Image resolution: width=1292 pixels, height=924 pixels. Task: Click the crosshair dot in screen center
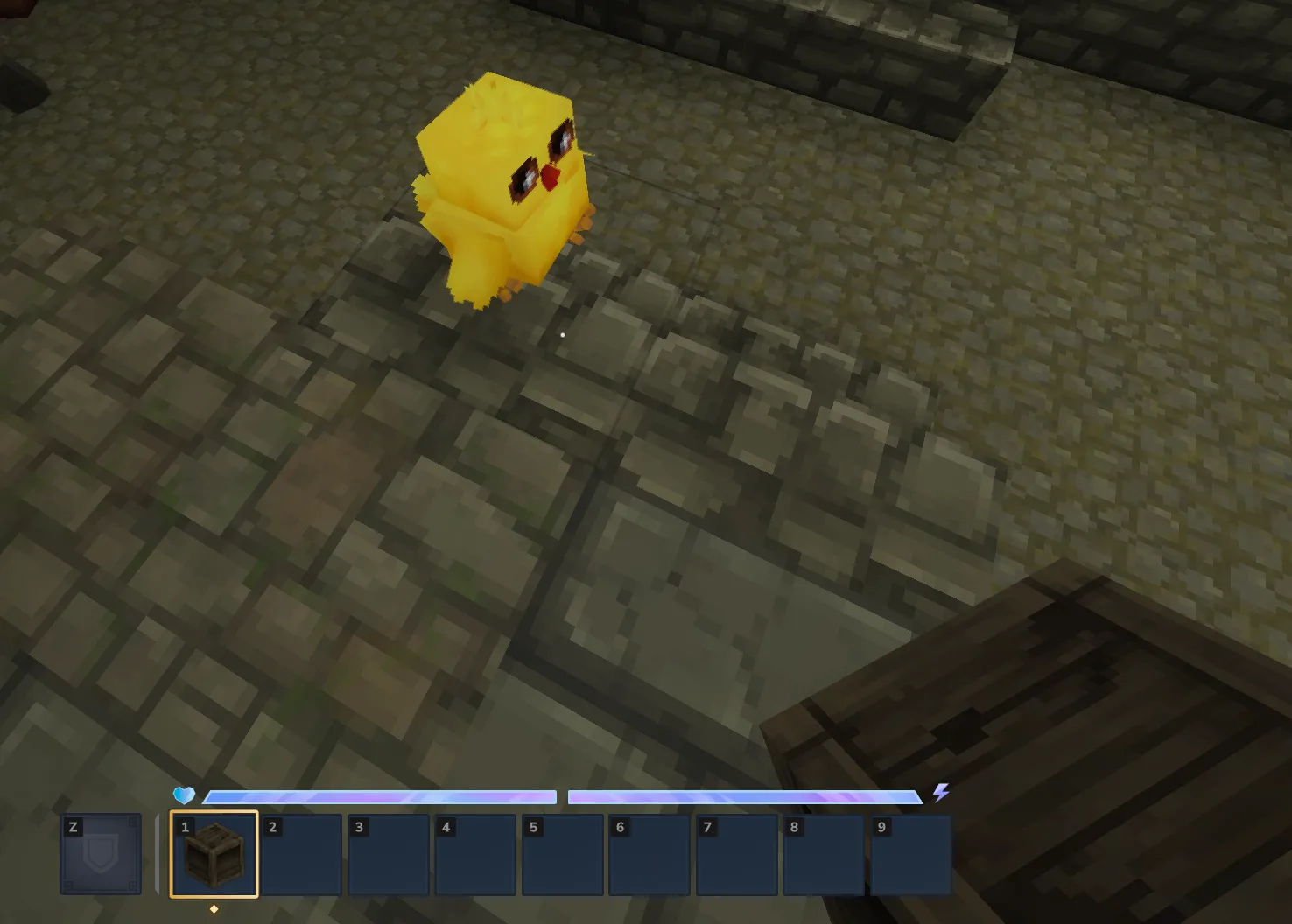(x=563, y=335)
